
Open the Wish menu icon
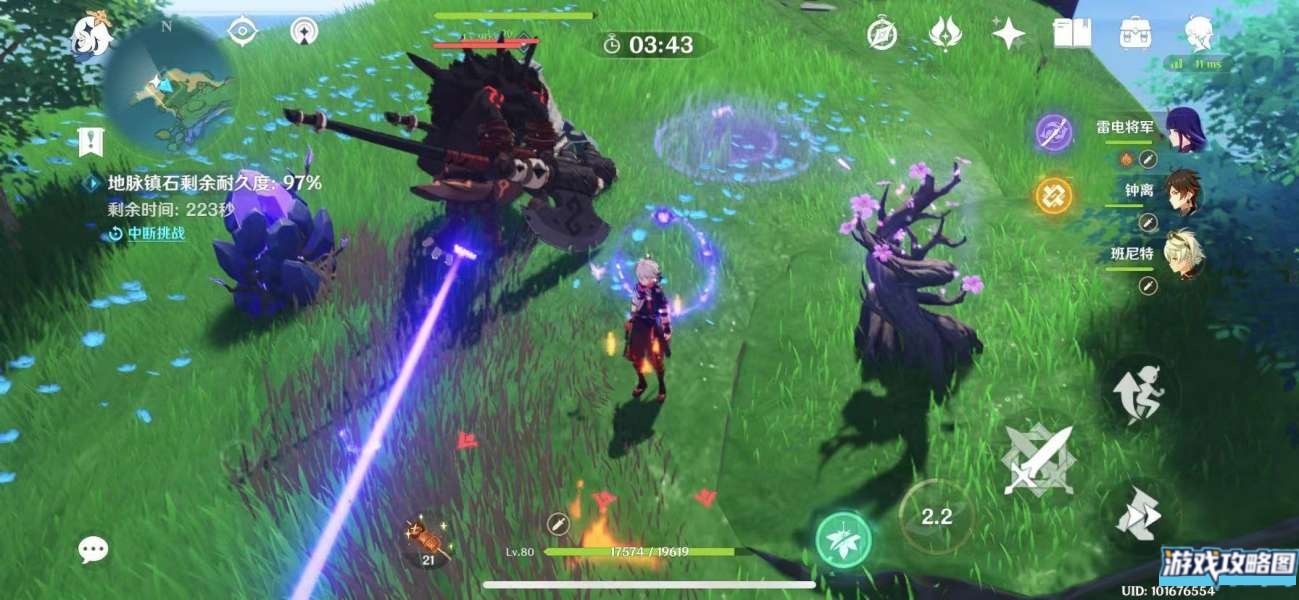[945, 34]
